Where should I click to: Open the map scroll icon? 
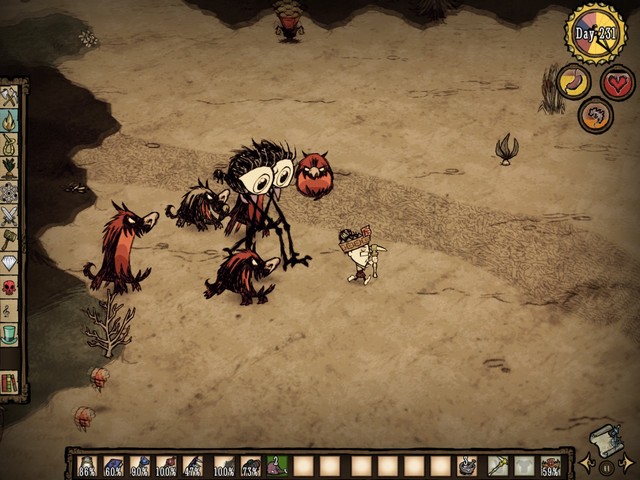pyautogui.click(x=606, y=440)
